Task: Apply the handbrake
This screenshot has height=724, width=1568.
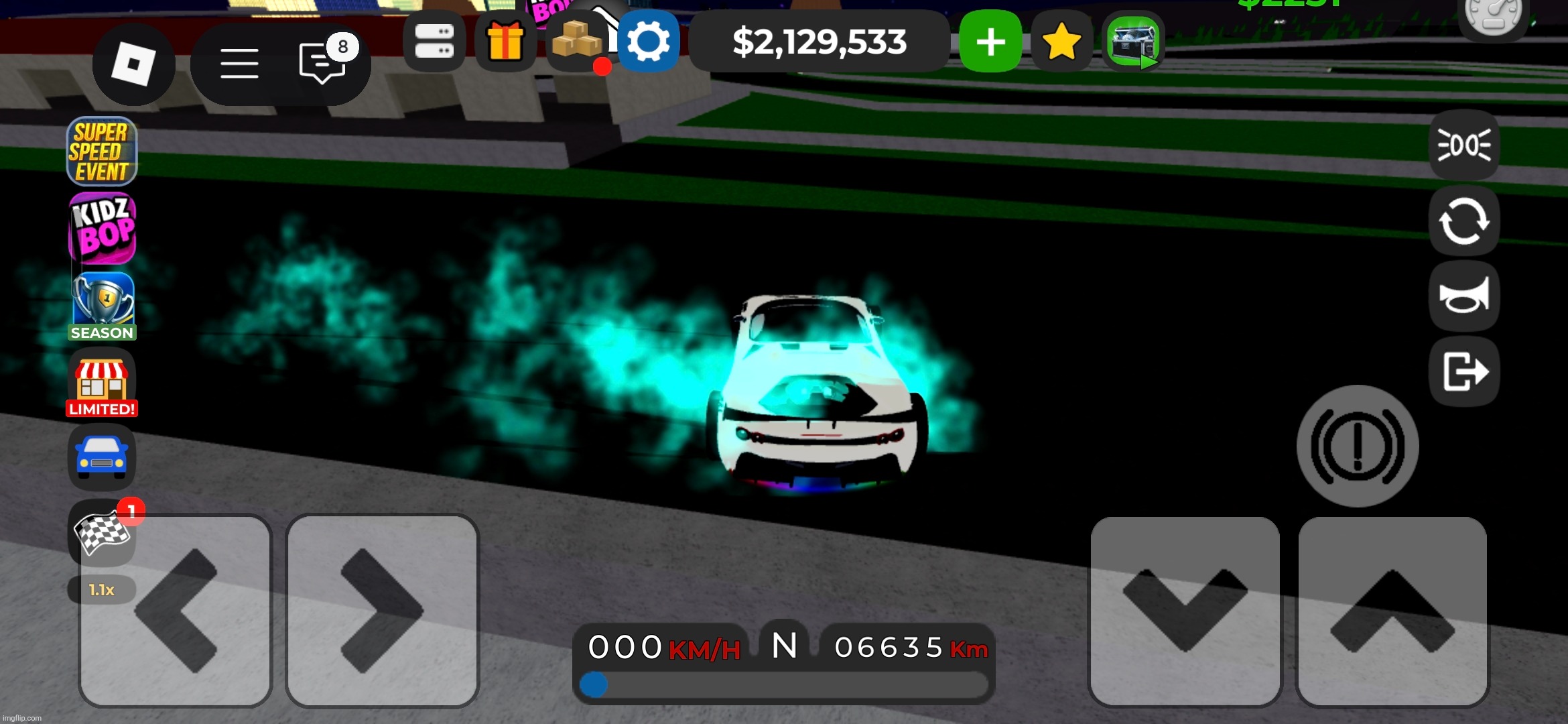Action: pos(1358,446)
